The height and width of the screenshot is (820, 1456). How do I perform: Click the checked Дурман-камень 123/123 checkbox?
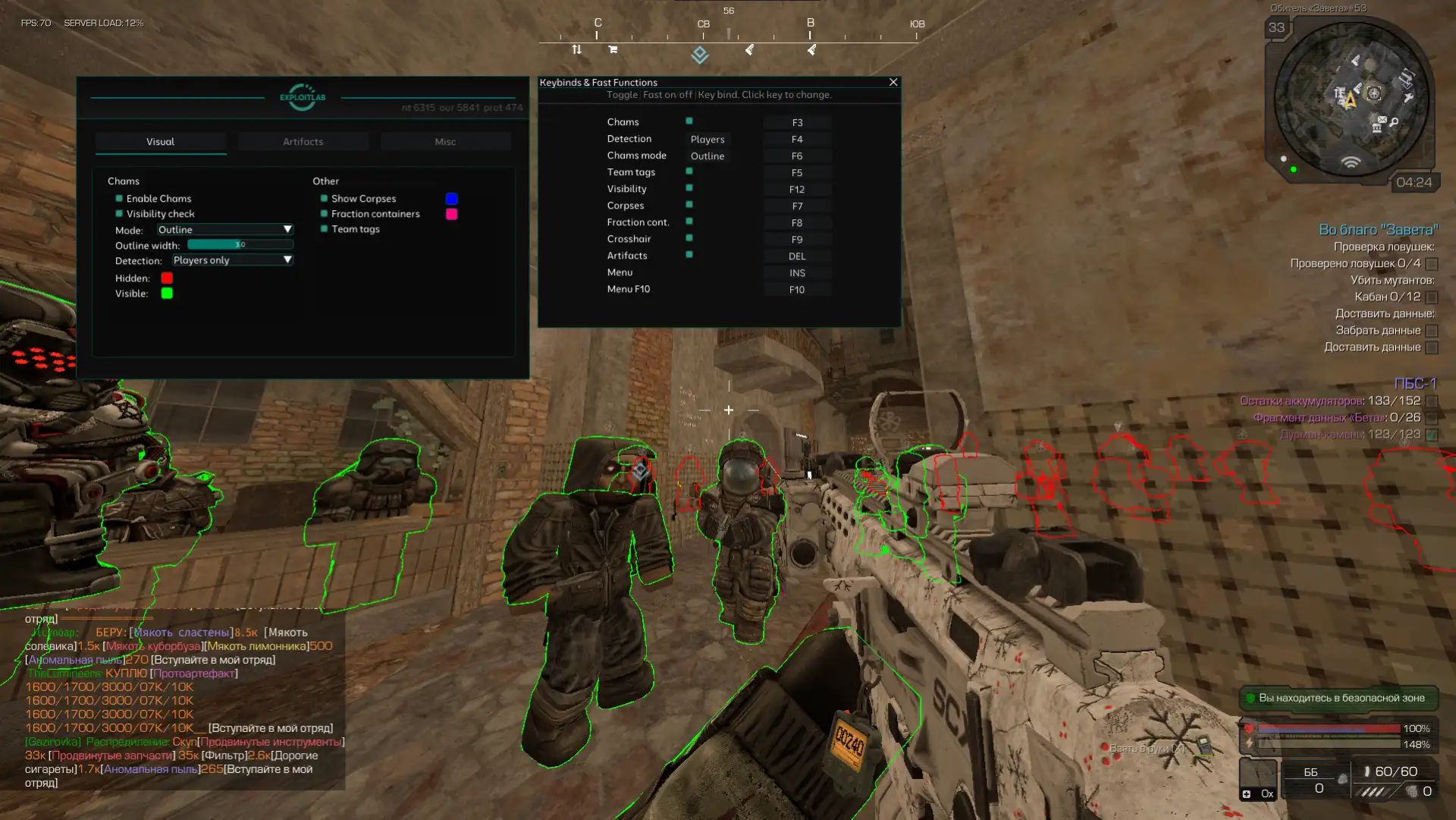1432,435
